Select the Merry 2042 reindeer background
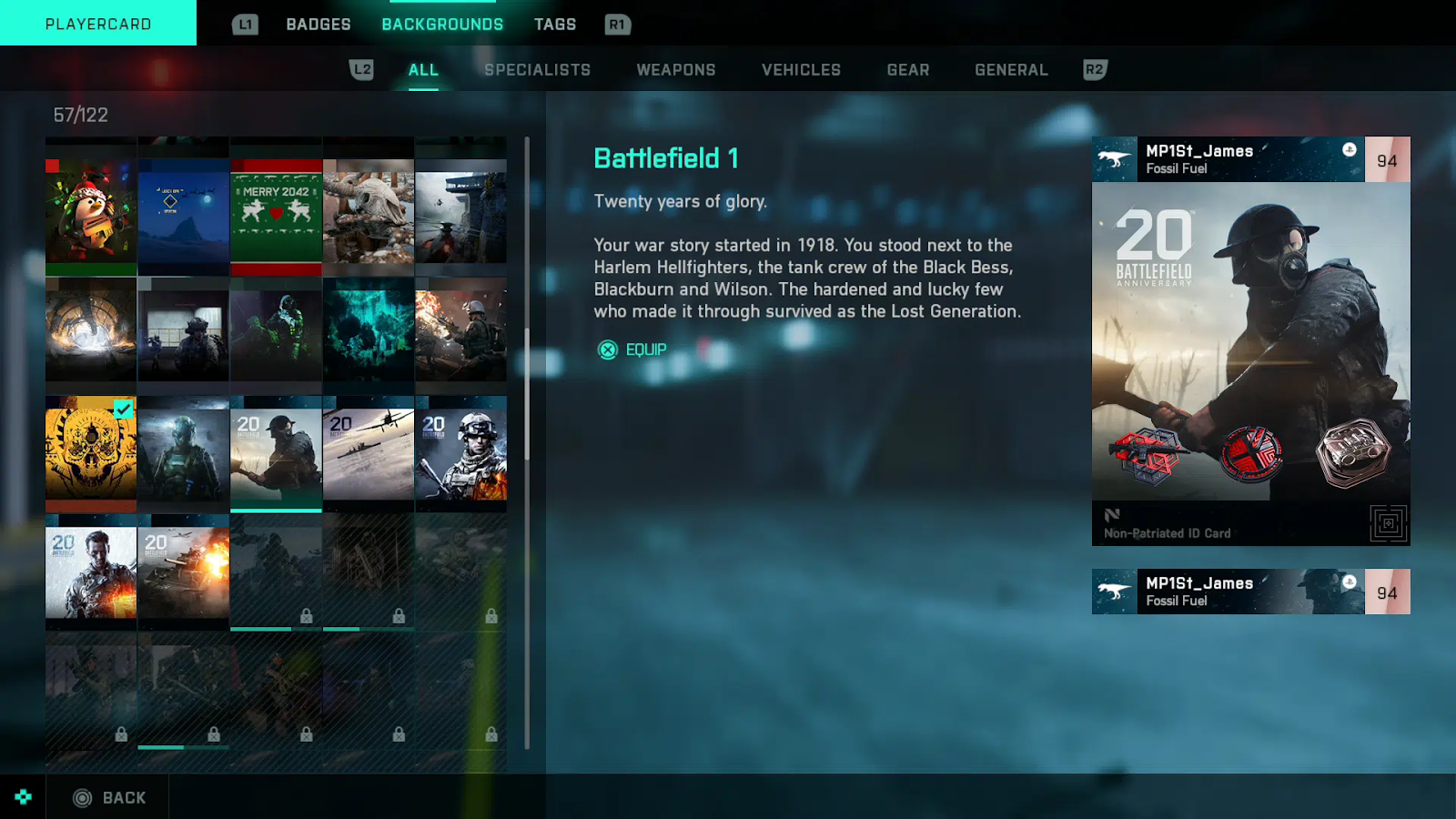 pos(276,217)
